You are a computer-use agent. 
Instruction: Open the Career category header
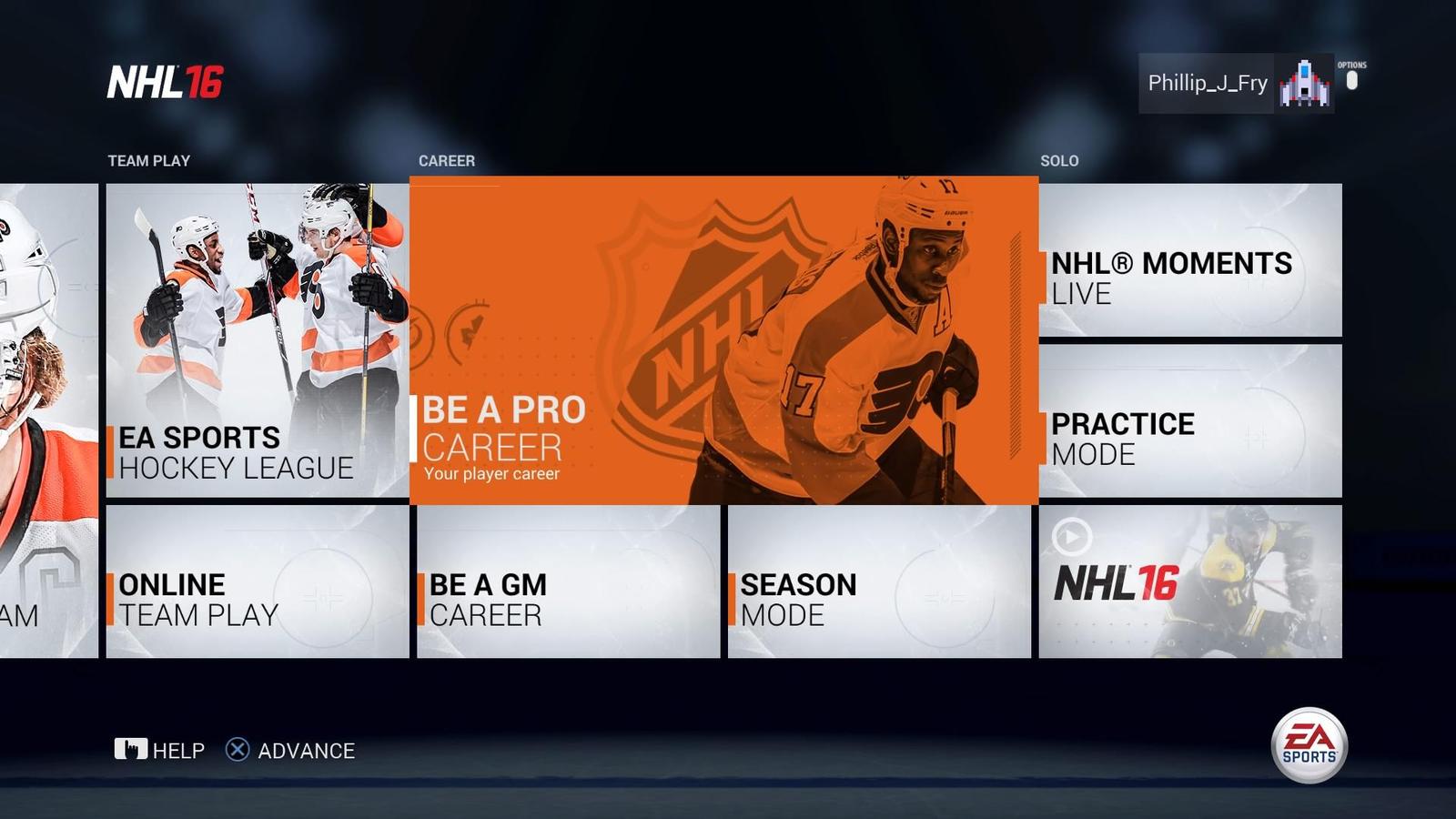point(447,161)
